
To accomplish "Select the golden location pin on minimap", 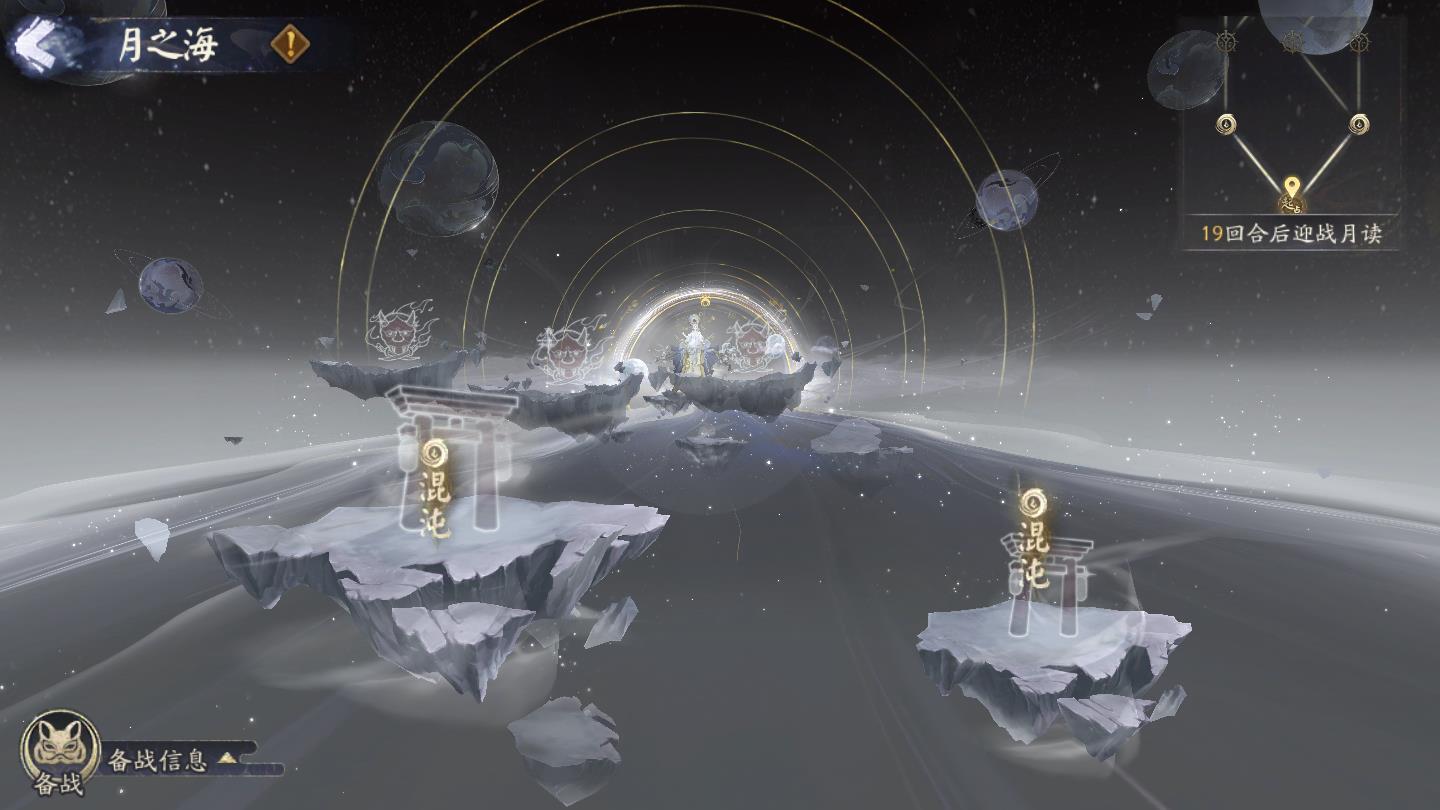I will click(x=1292, y=188).
